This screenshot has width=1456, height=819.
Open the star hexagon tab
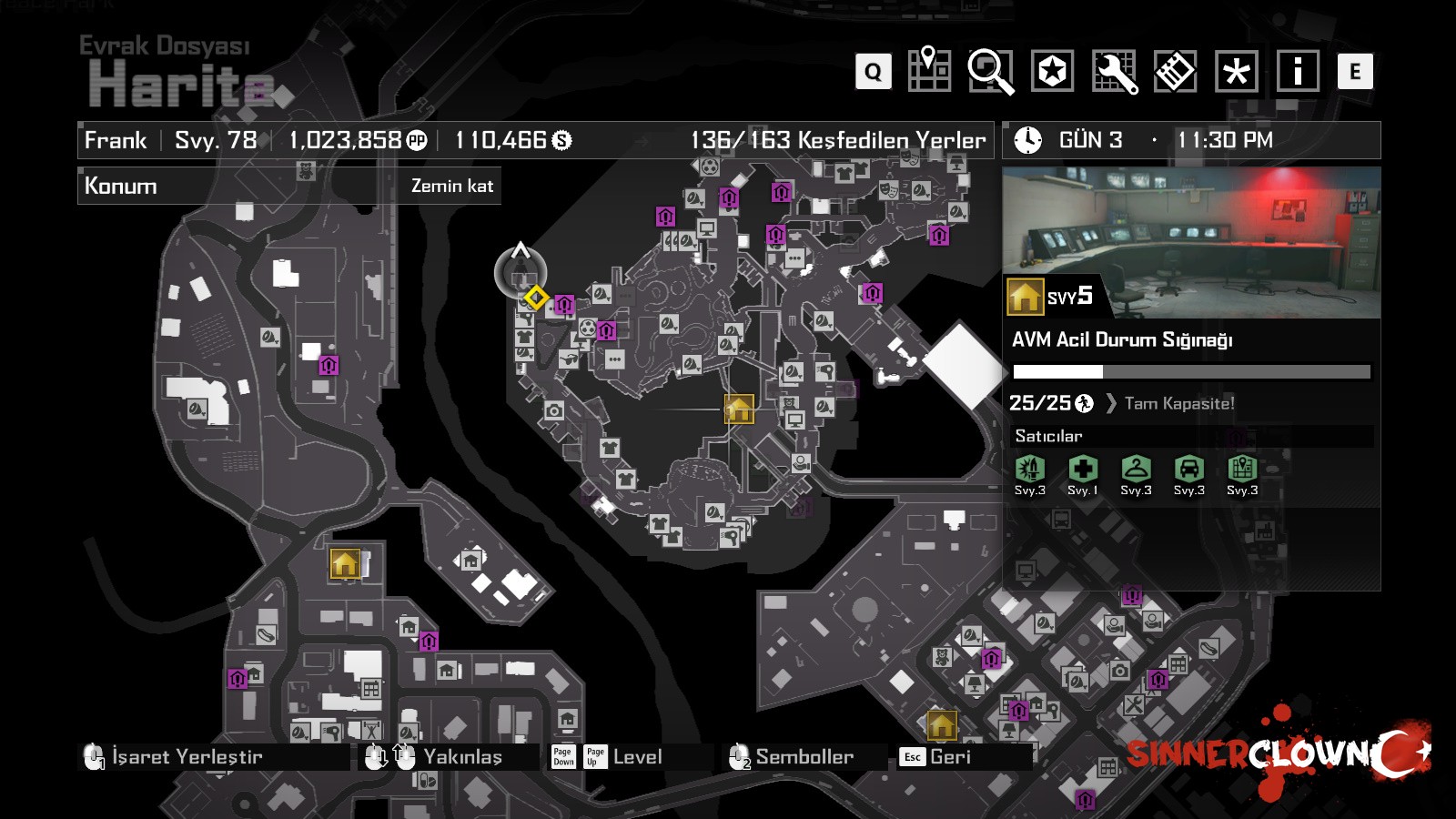pyautogui.click(x=1052, y=71)
